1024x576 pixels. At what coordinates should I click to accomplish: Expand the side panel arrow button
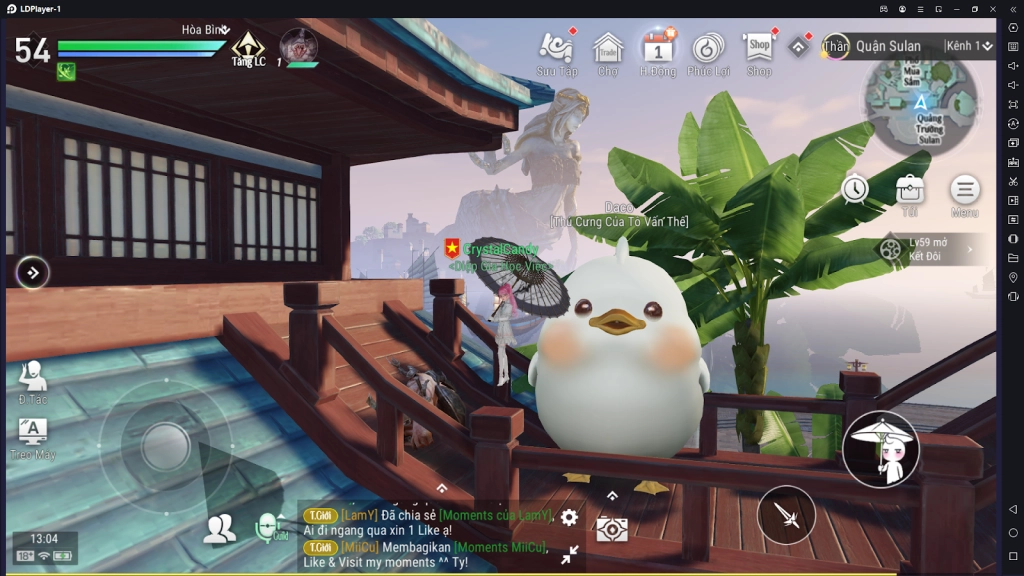33,272
